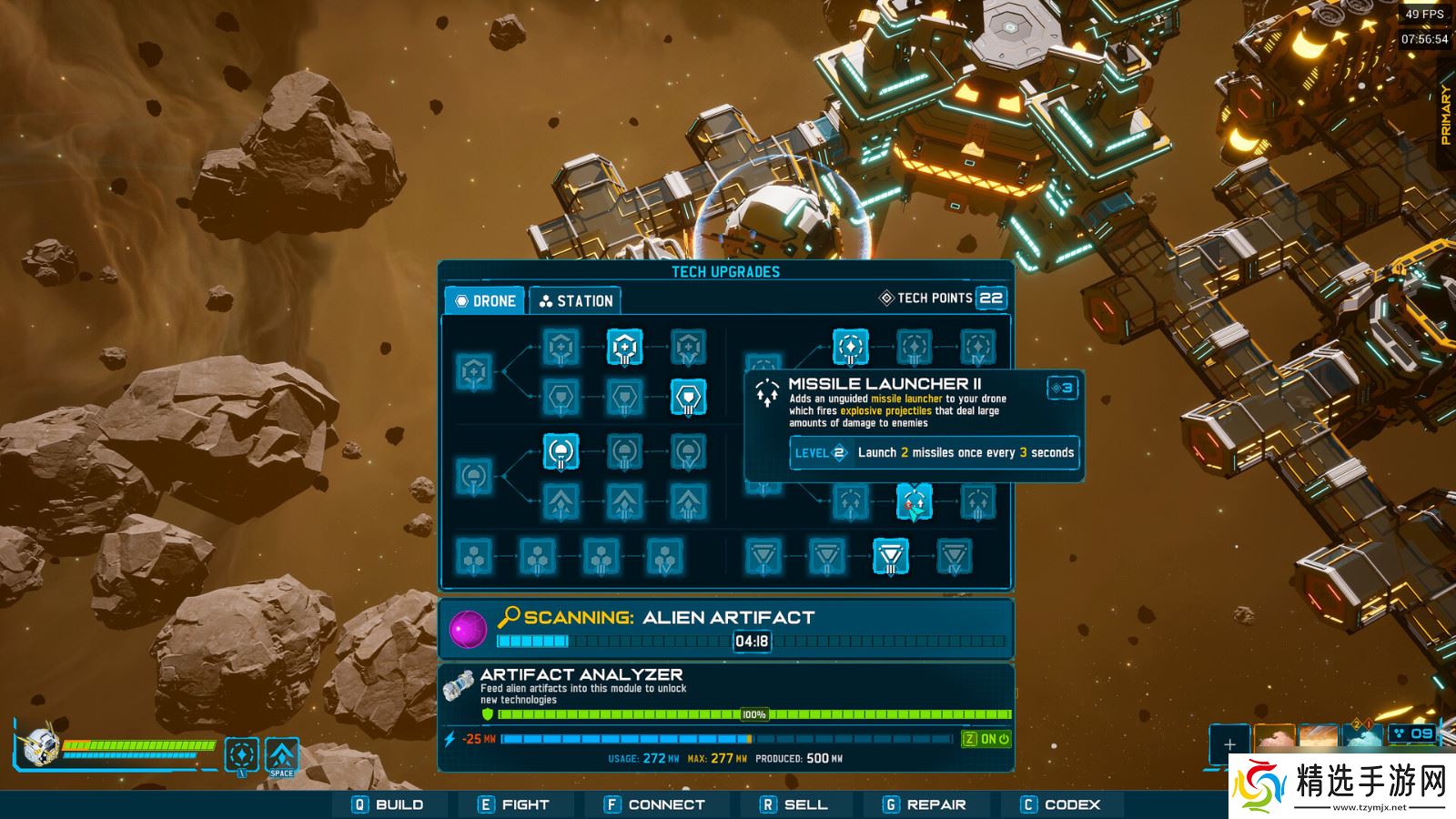Image resolution: width=1456 pixels, height=819 pixels.
Task: Click the plus empty inventory slot bottom right
Action: pos(1230,744)
